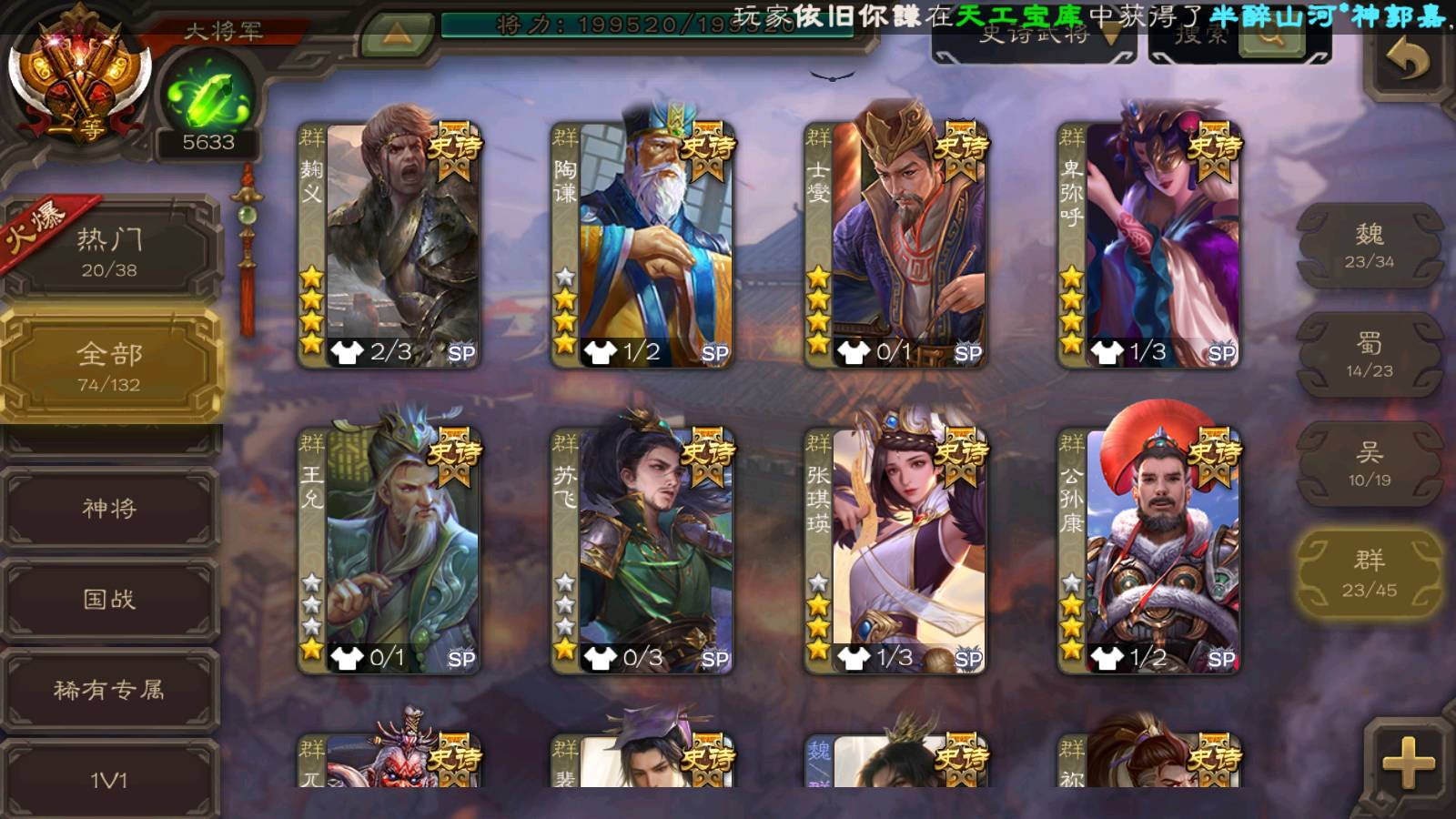Go back with the return arrow
Screen dimensions: 1456x819
coord(1408,62)
